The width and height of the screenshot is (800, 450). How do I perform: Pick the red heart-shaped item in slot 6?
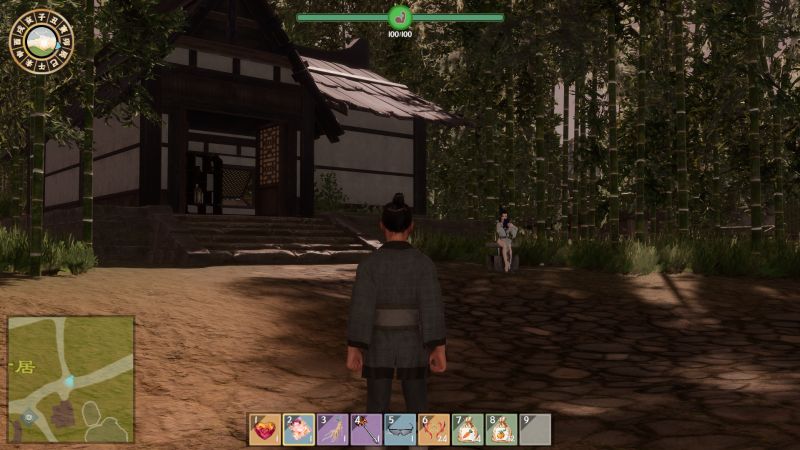(x=434, y=429)
